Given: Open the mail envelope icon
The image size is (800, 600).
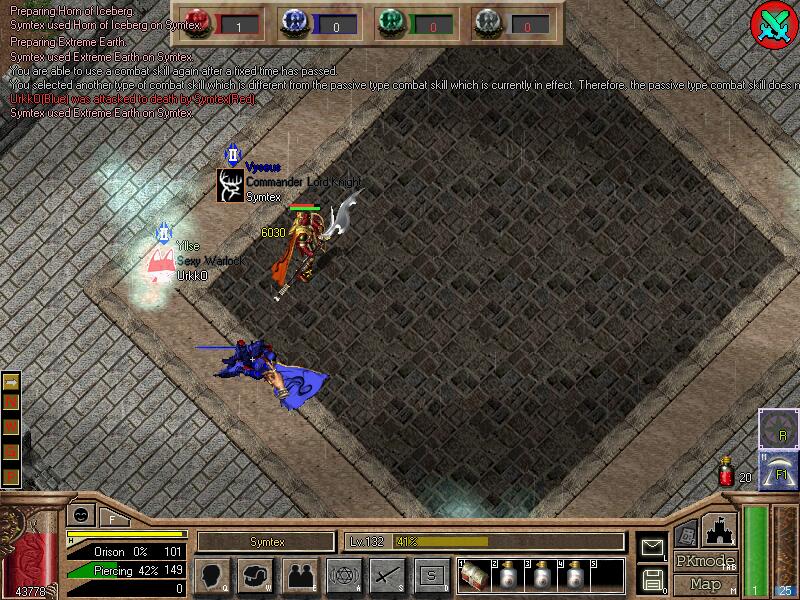Looking at the screenshot, I should 652,547.
